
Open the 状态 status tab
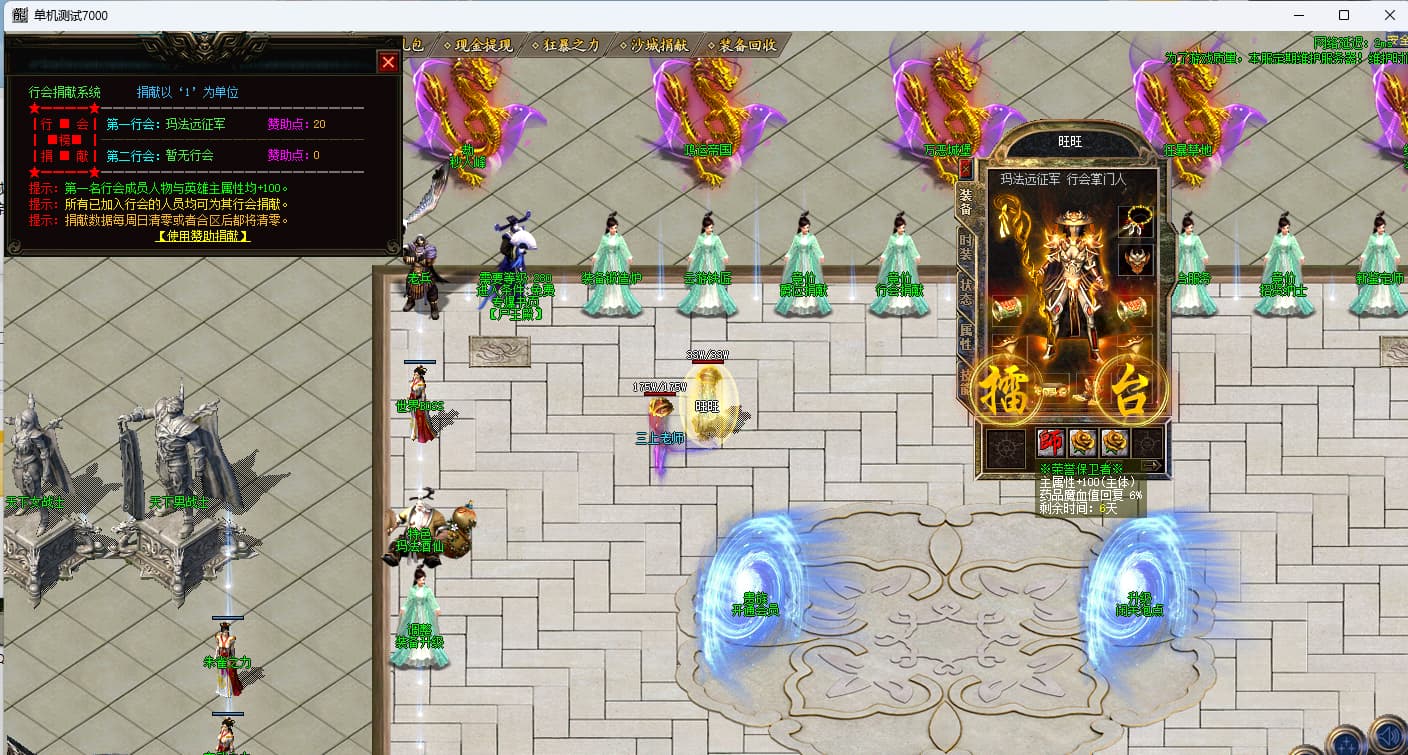pos(965,292)
